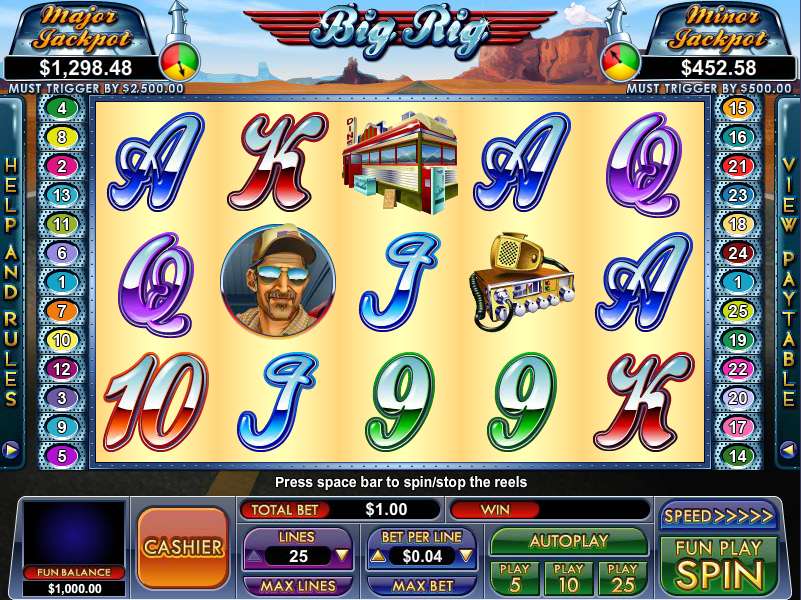Viewport: 801px width, 600px height.
Task: Spin the reels with Fun Play Spin
Action: [718, 565]
